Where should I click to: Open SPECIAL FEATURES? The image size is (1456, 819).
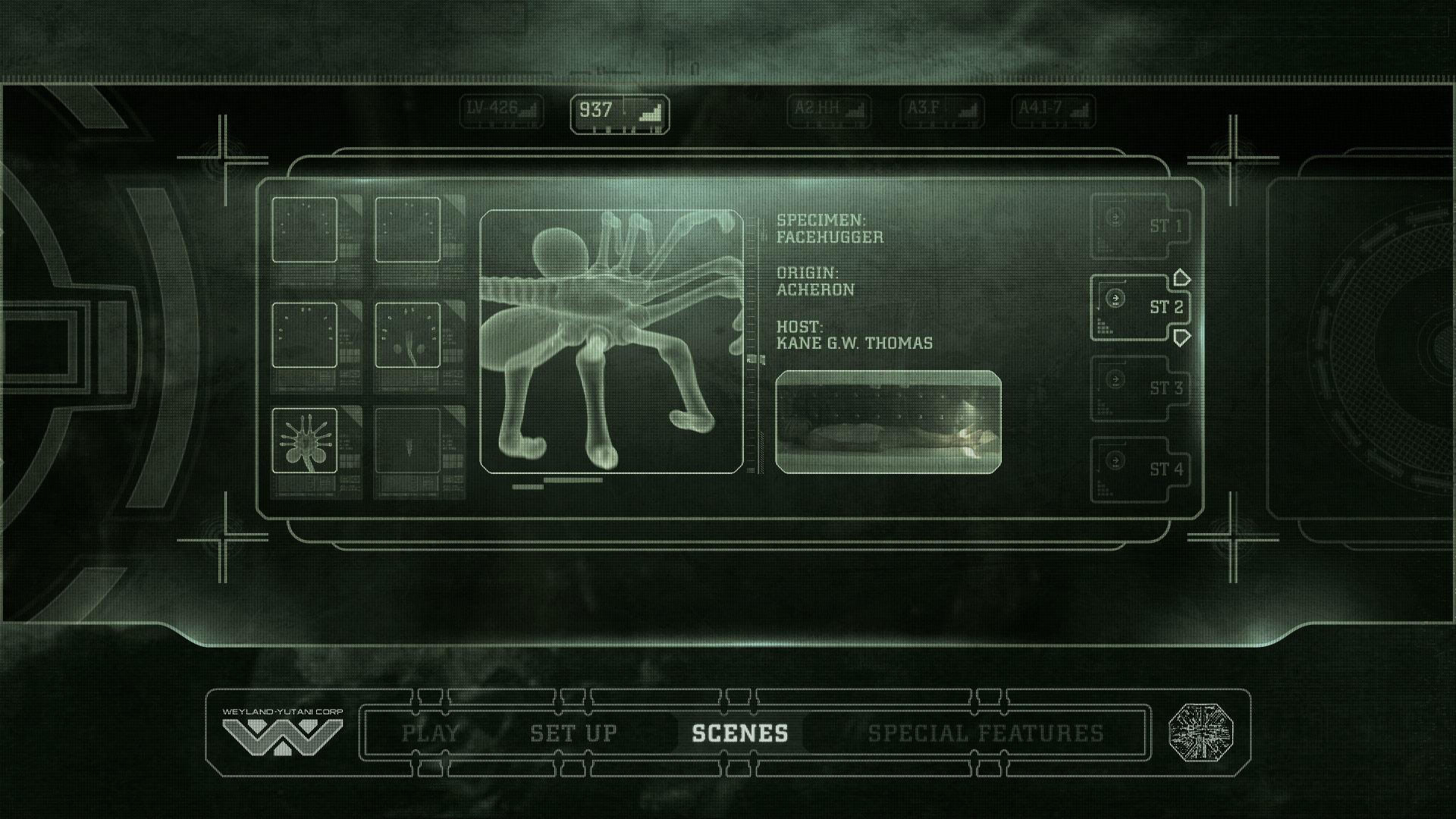click(x=986, y=733)
